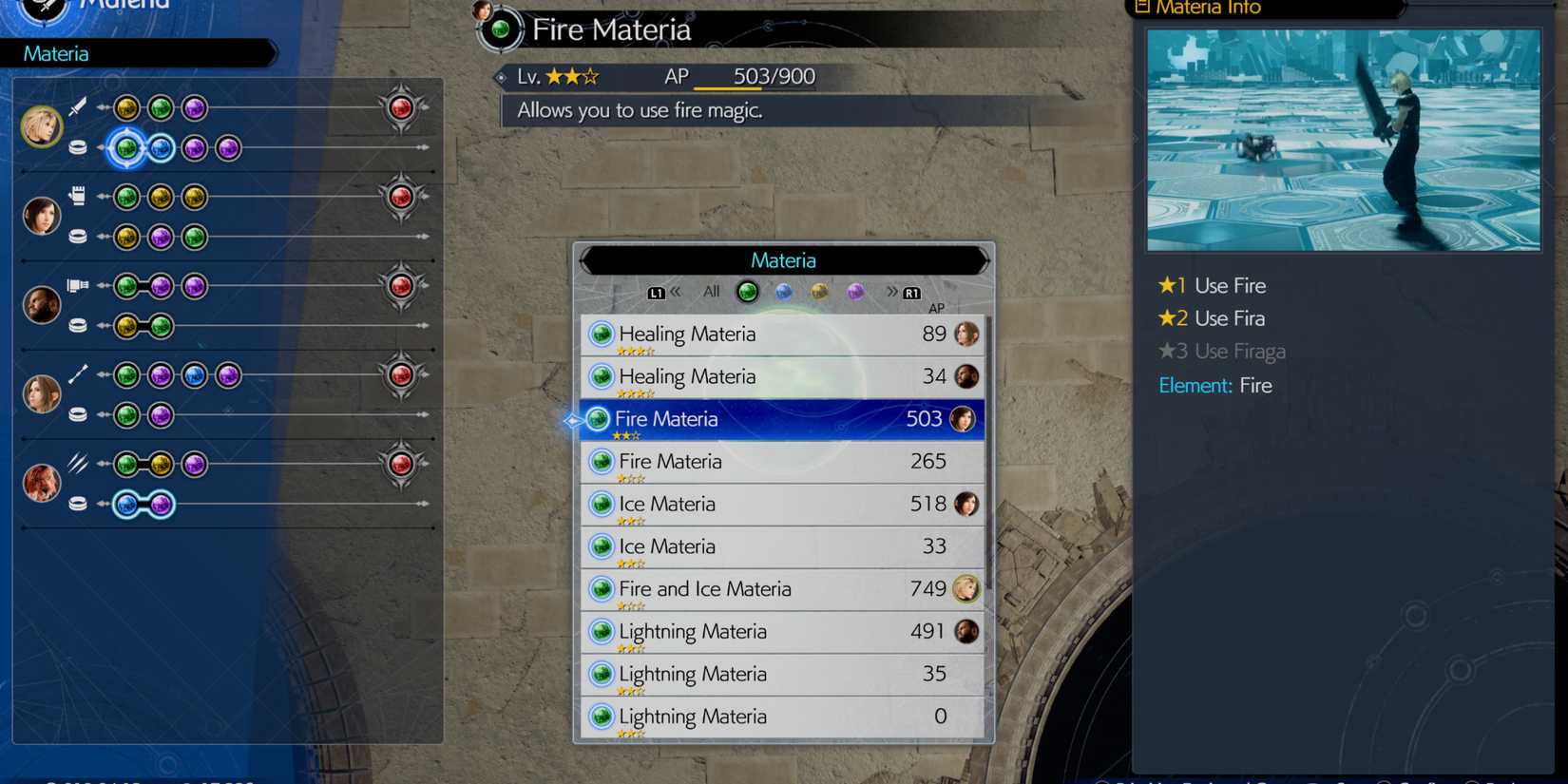This screenshot has height=784, width=1568.
Task: Select the blue support materia filter
Action: pyautogui.click(x=783, y=292)
